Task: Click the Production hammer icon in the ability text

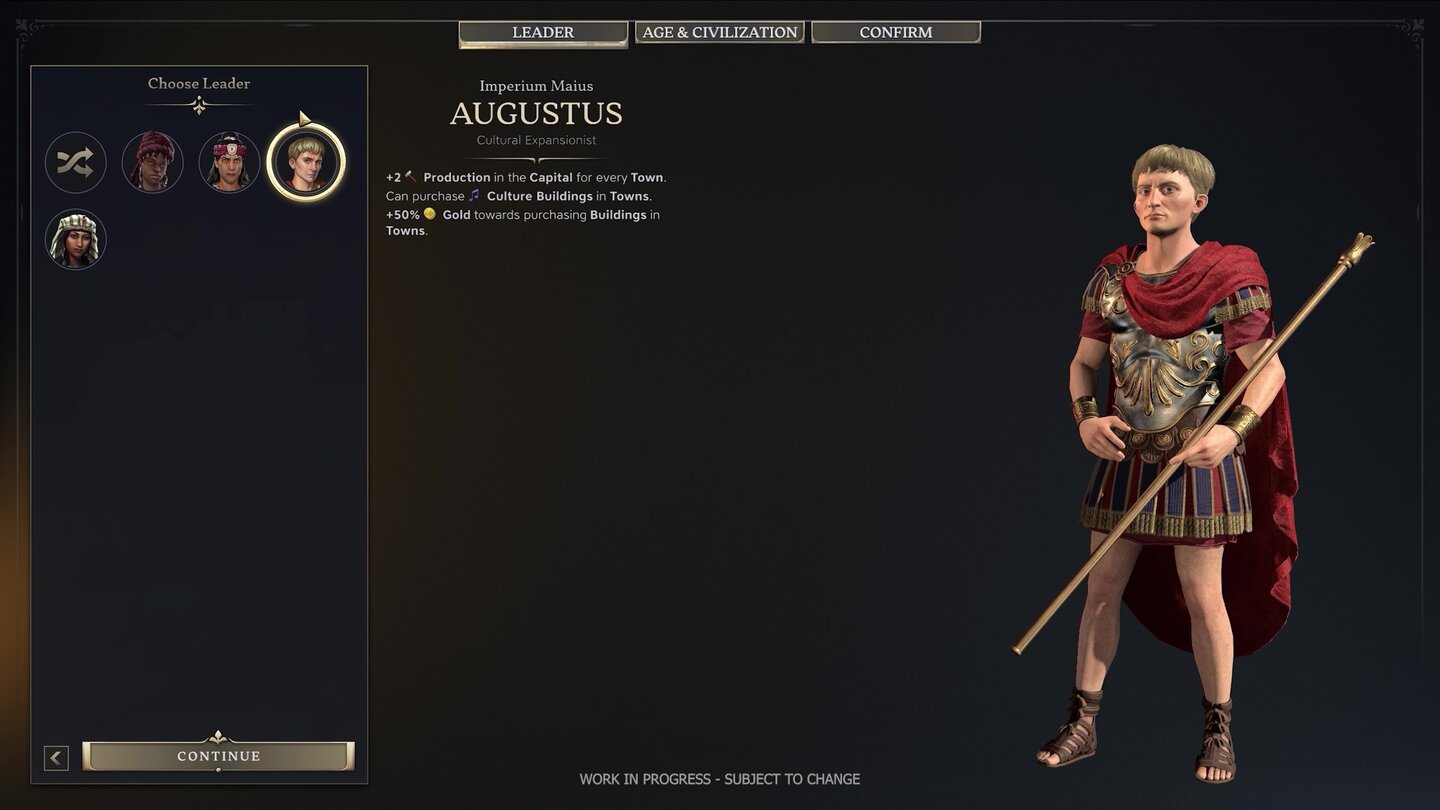Action: pos(409,176)
